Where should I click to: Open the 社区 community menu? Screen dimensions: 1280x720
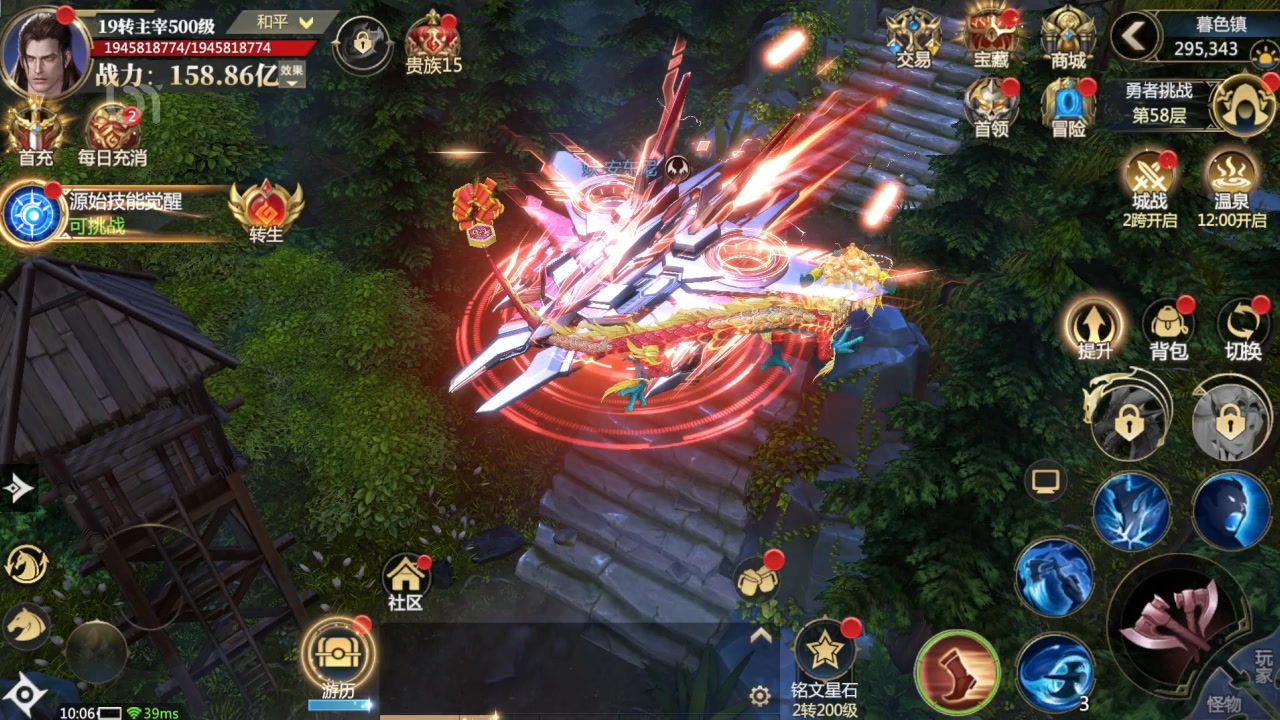(x=406, y=579)
